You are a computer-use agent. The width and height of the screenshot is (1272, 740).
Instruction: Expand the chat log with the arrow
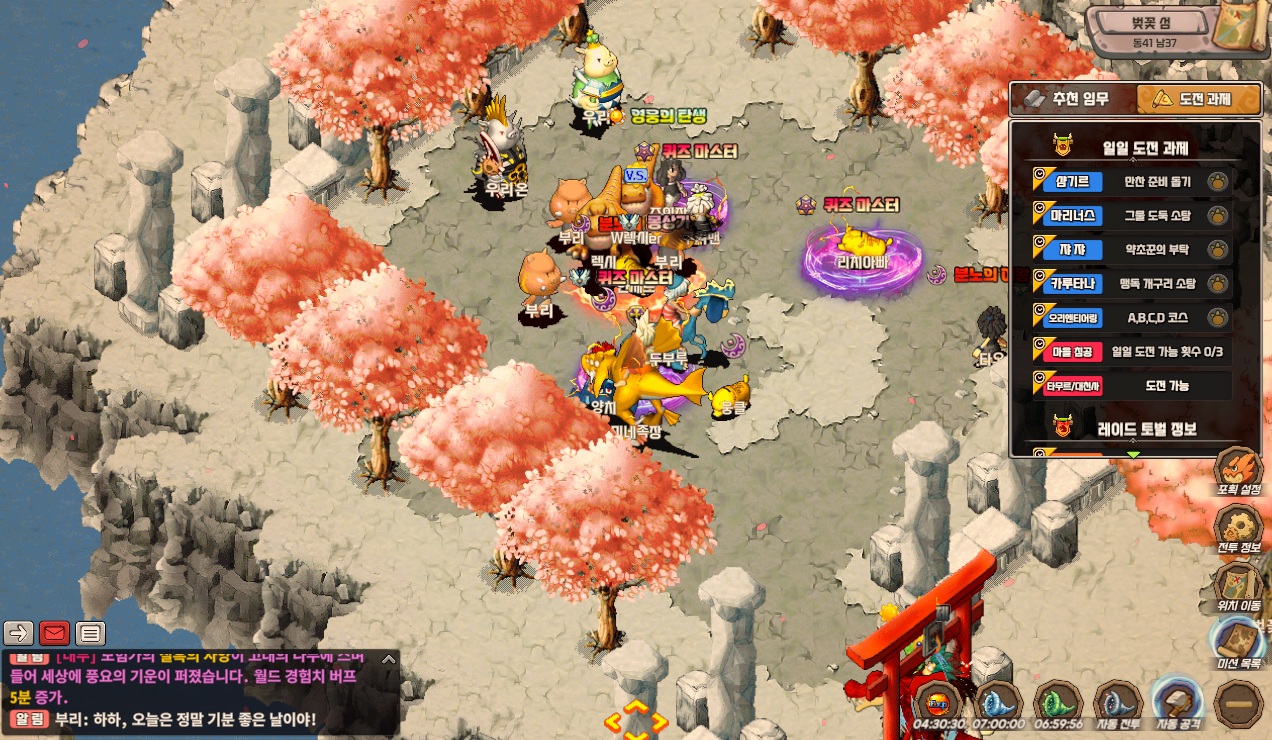coord(389,659)
